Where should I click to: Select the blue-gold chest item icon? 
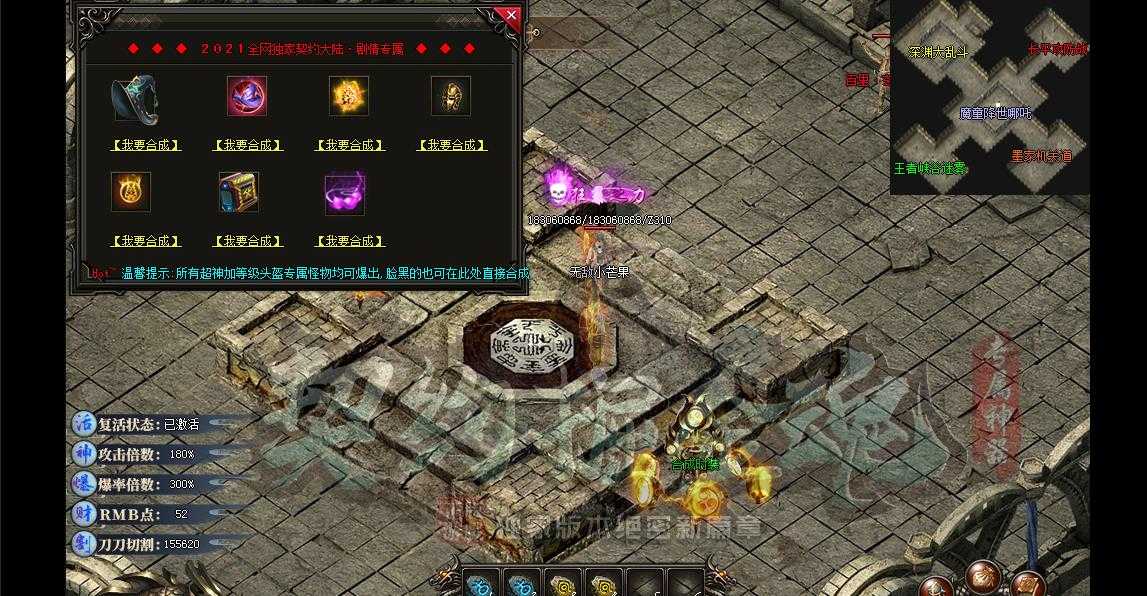[239, 192]
